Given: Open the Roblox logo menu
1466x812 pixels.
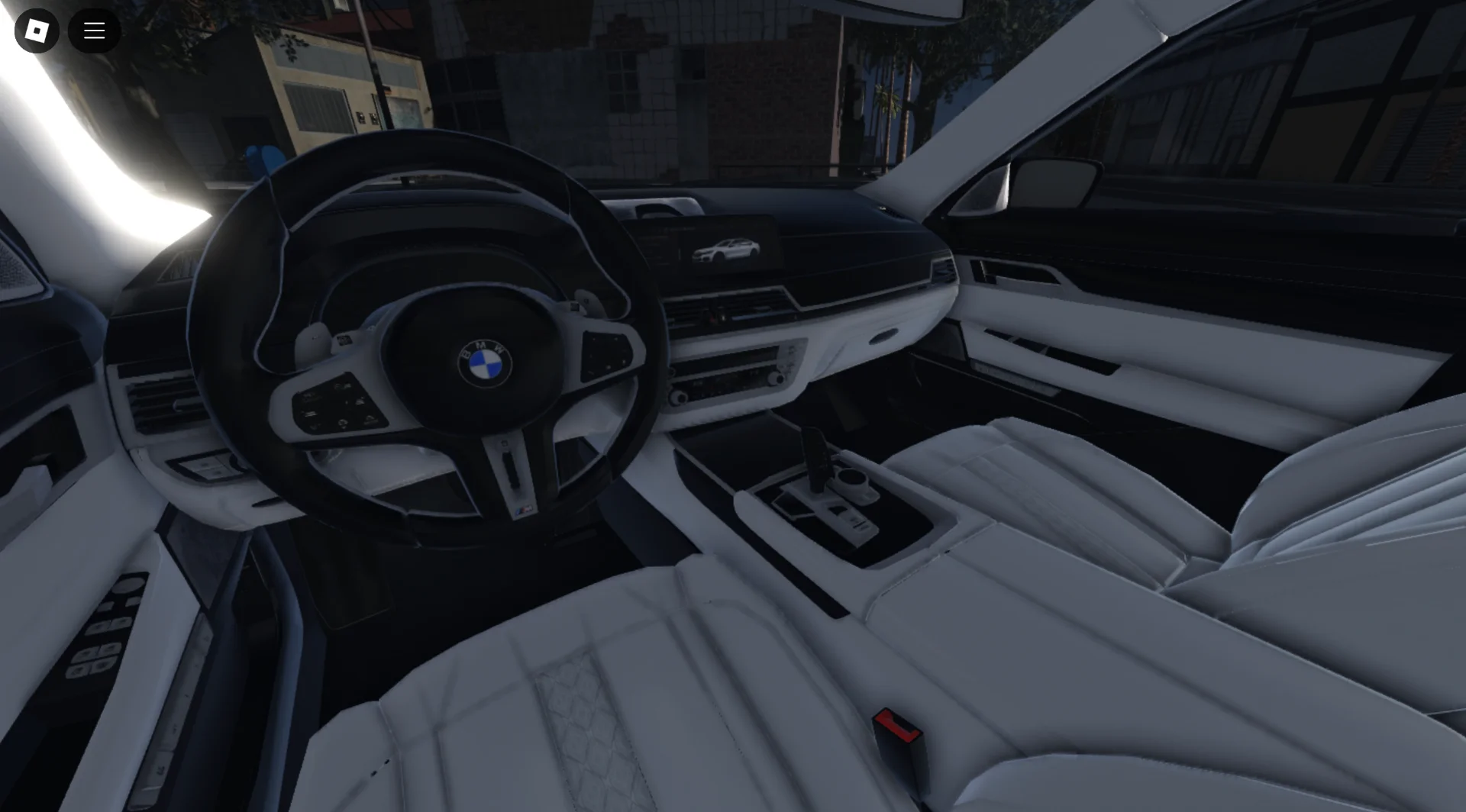Looking at the screenshot, I should 37,31.
